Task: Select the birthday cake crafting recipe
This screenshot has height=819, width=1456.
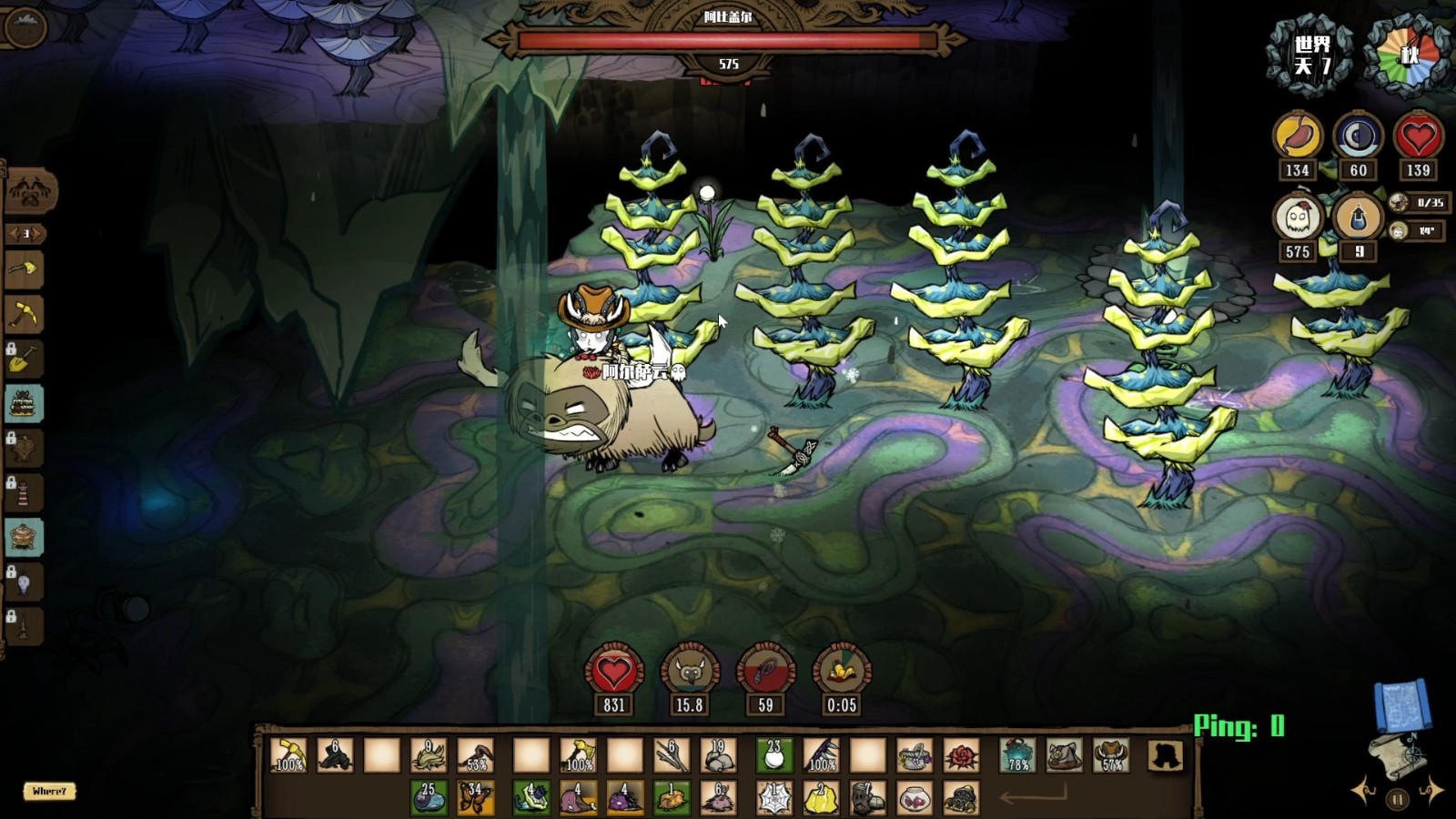Action: click(25, 403)
